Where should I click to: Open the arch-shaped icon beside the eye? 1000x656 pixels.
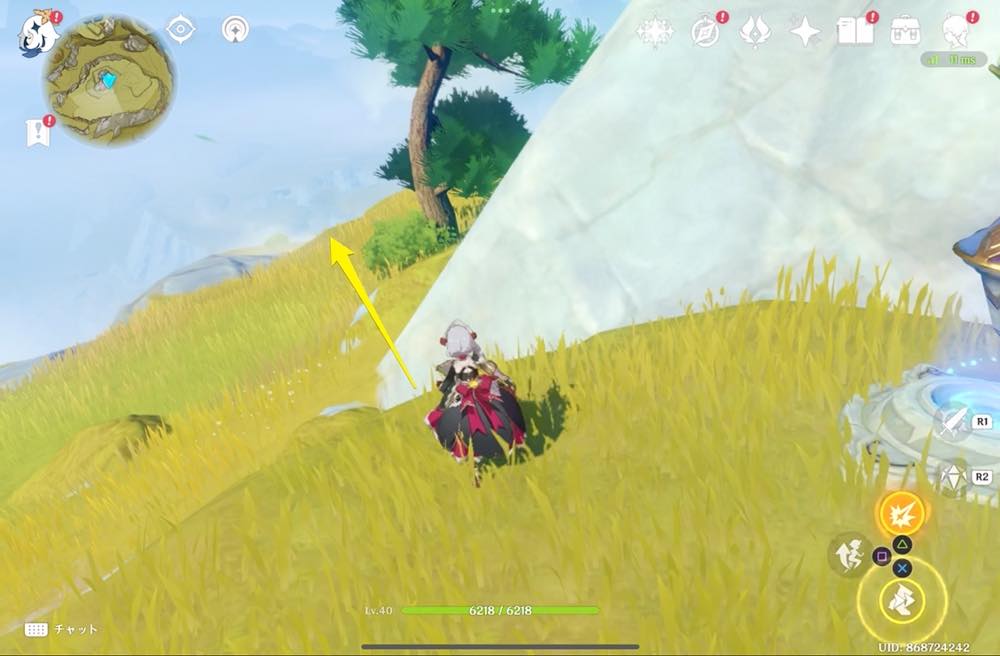pos(235,29)
